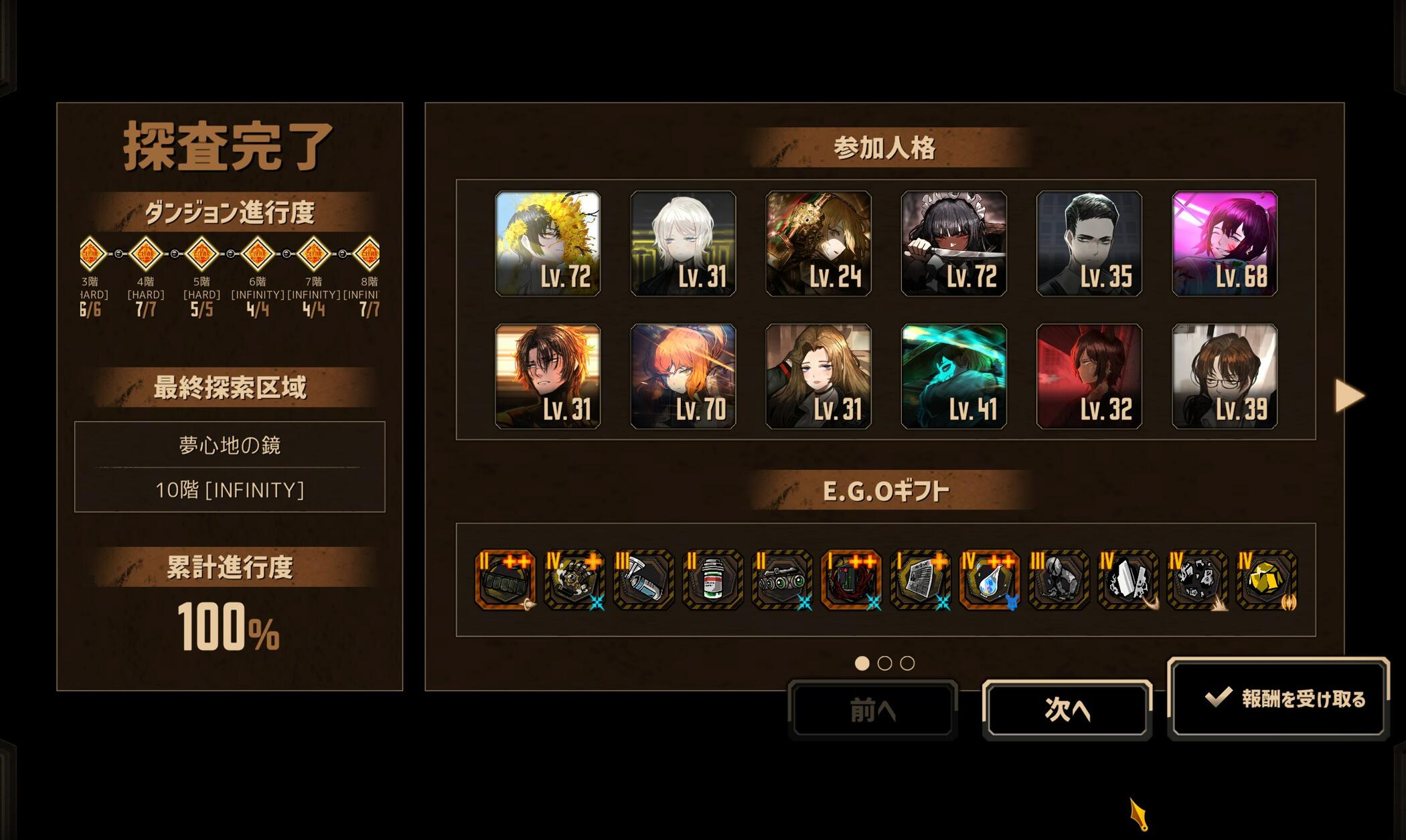Select the pink-background identity Lv. 68
This screenshot has width=1406, height=840.
click(1225, 244)
